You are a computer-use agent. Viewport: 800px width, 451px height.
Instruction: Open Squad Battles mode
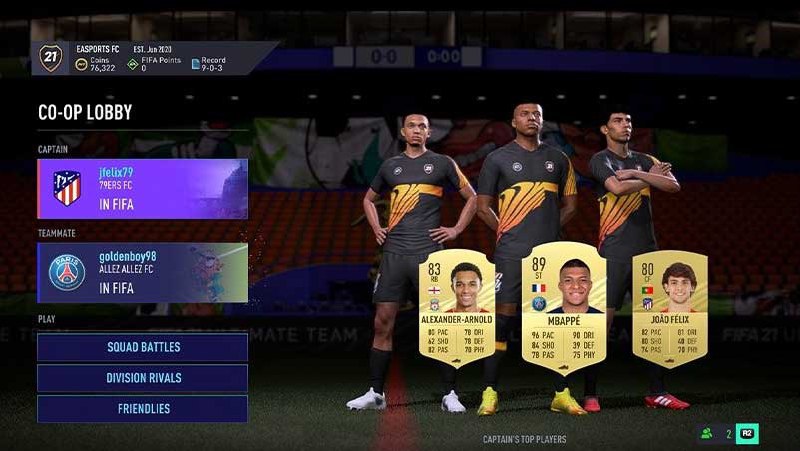tap(142, 347)
